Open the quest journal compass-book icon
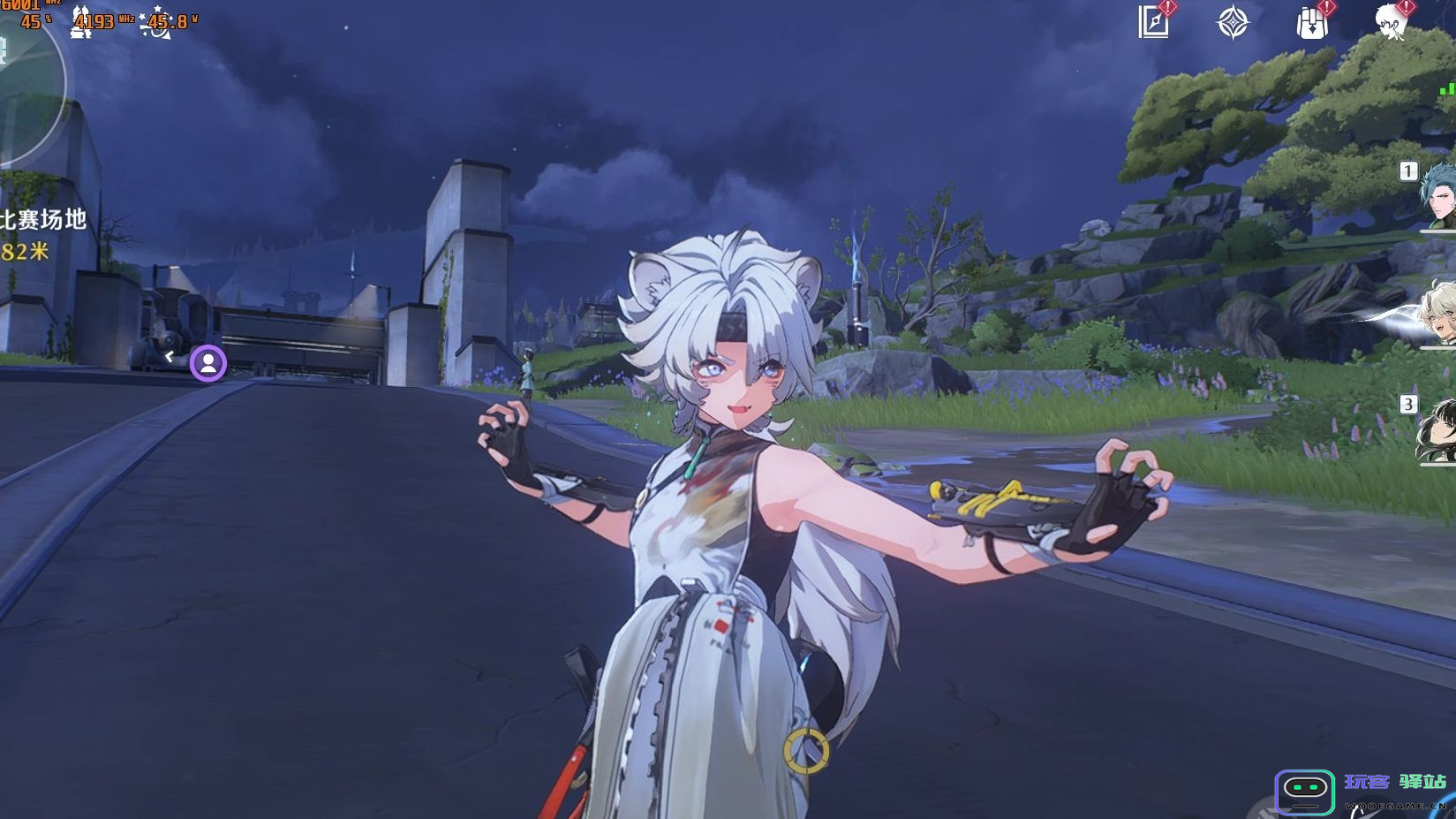 [x=1154, y=23]
